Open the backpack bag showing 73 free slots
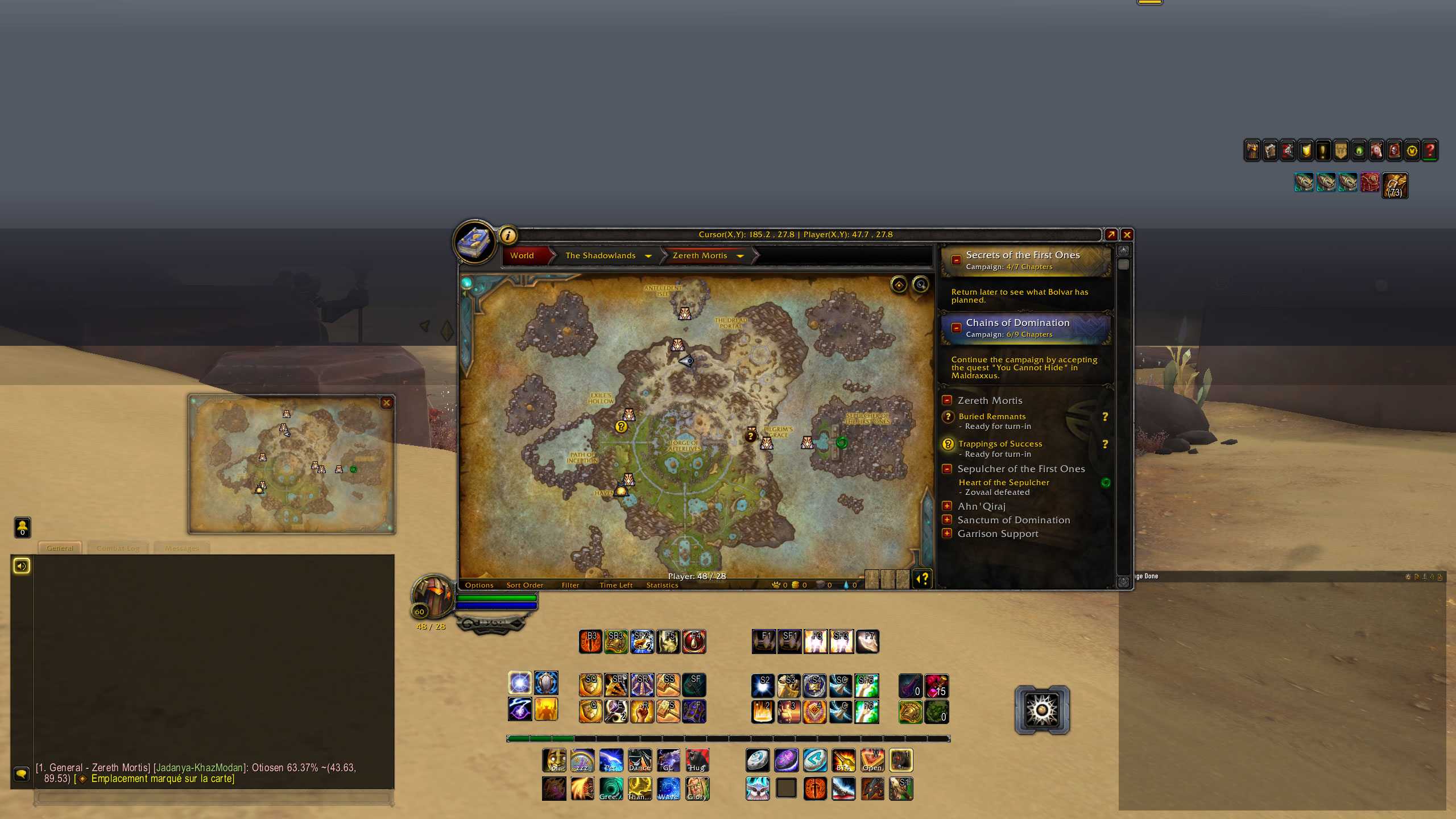The image size is (1456, 819). pyautogui.click(x=1395, y=184)
